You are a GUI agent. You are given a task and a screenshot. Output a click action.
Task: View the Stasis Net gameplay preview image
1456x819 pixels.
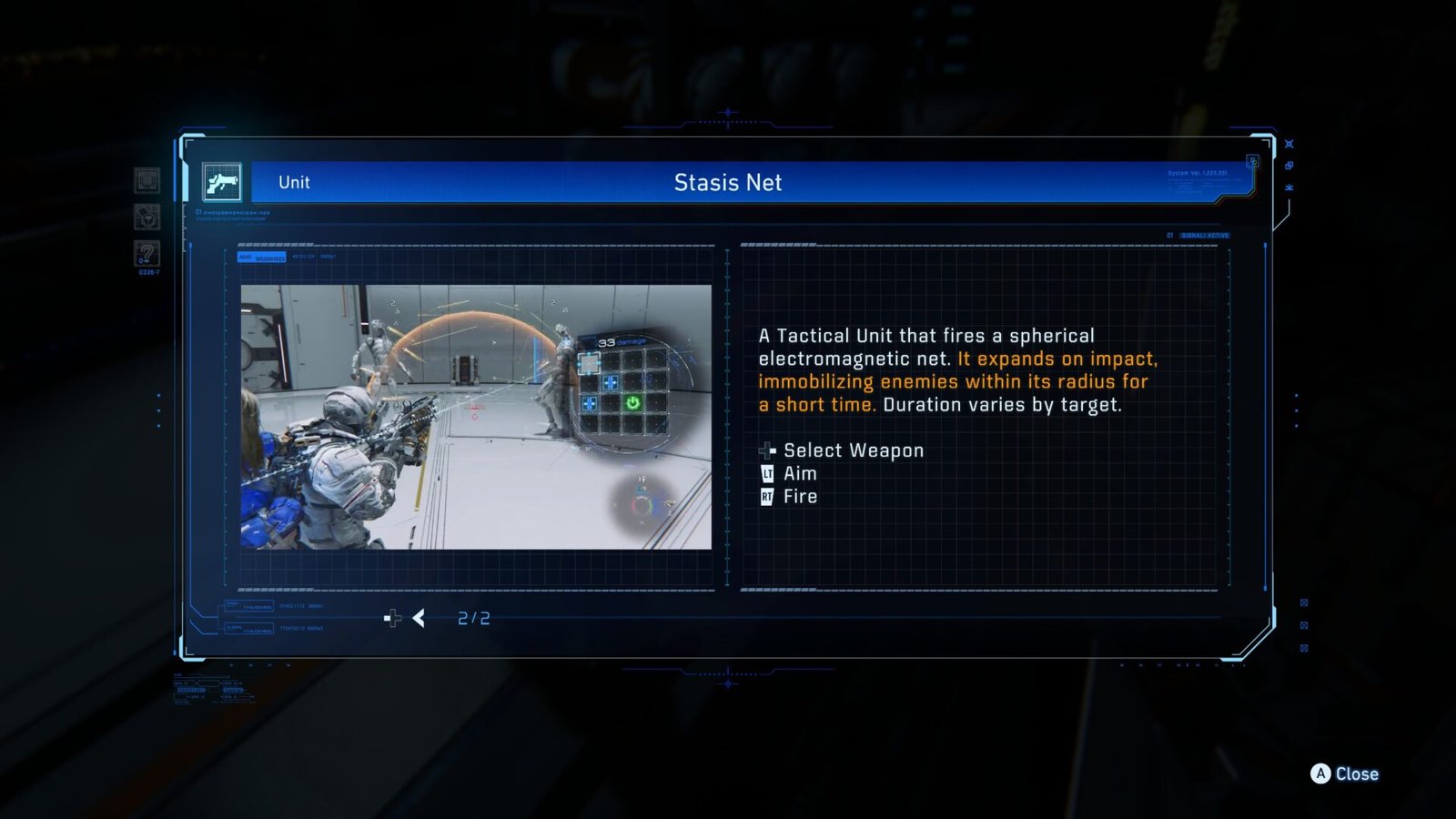pos(476,417)
